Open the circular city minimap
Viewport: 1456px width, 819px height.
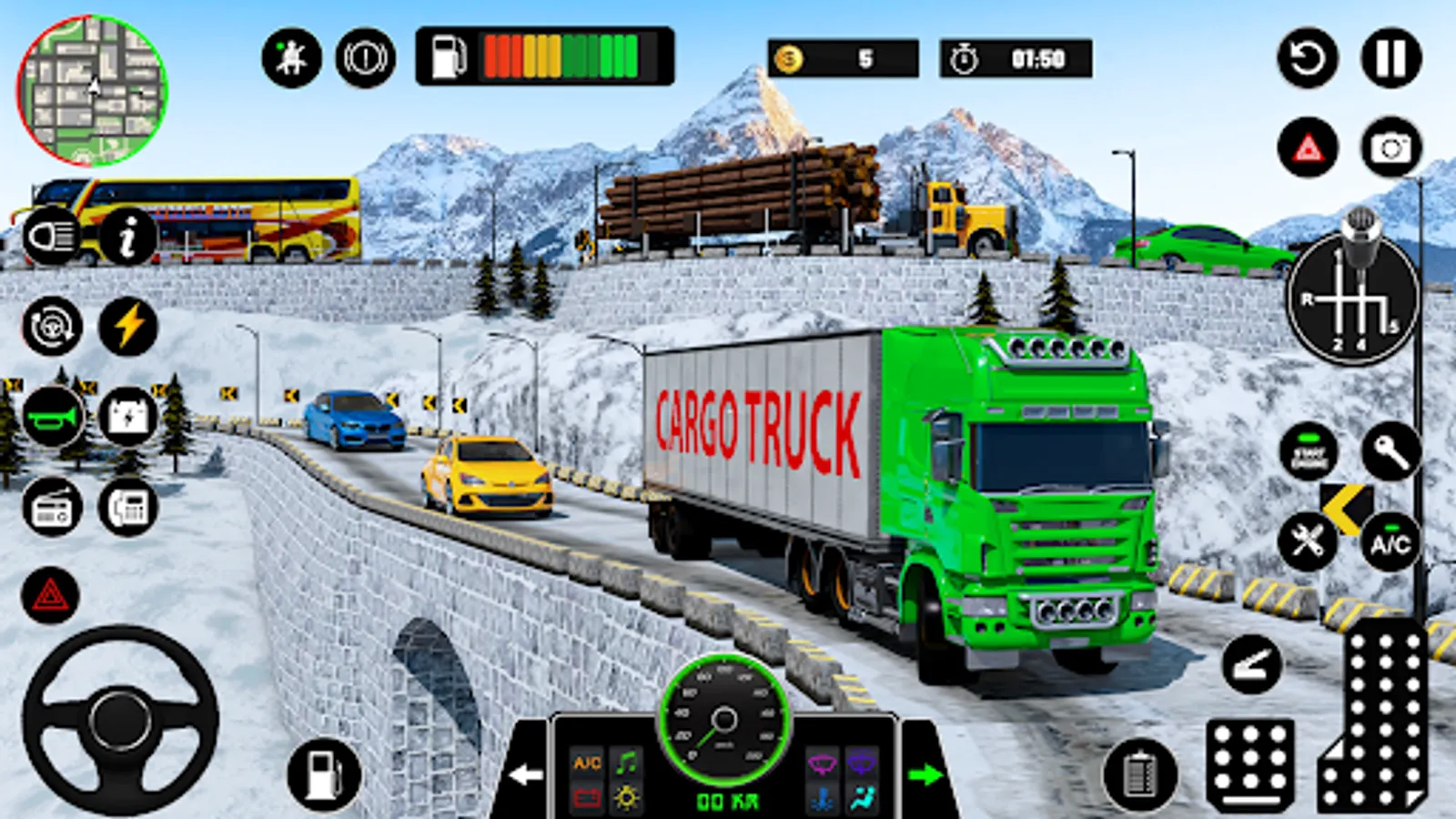pyautogui.click(x=92, y=91)
